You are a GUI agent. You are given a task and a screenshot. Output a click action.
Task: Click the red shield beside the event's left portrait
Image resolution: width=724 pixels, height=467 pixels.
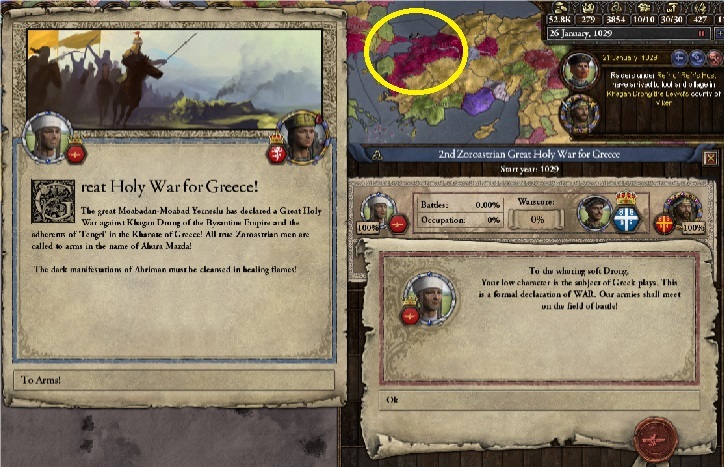pyautogui.click(x=76, y=153)
